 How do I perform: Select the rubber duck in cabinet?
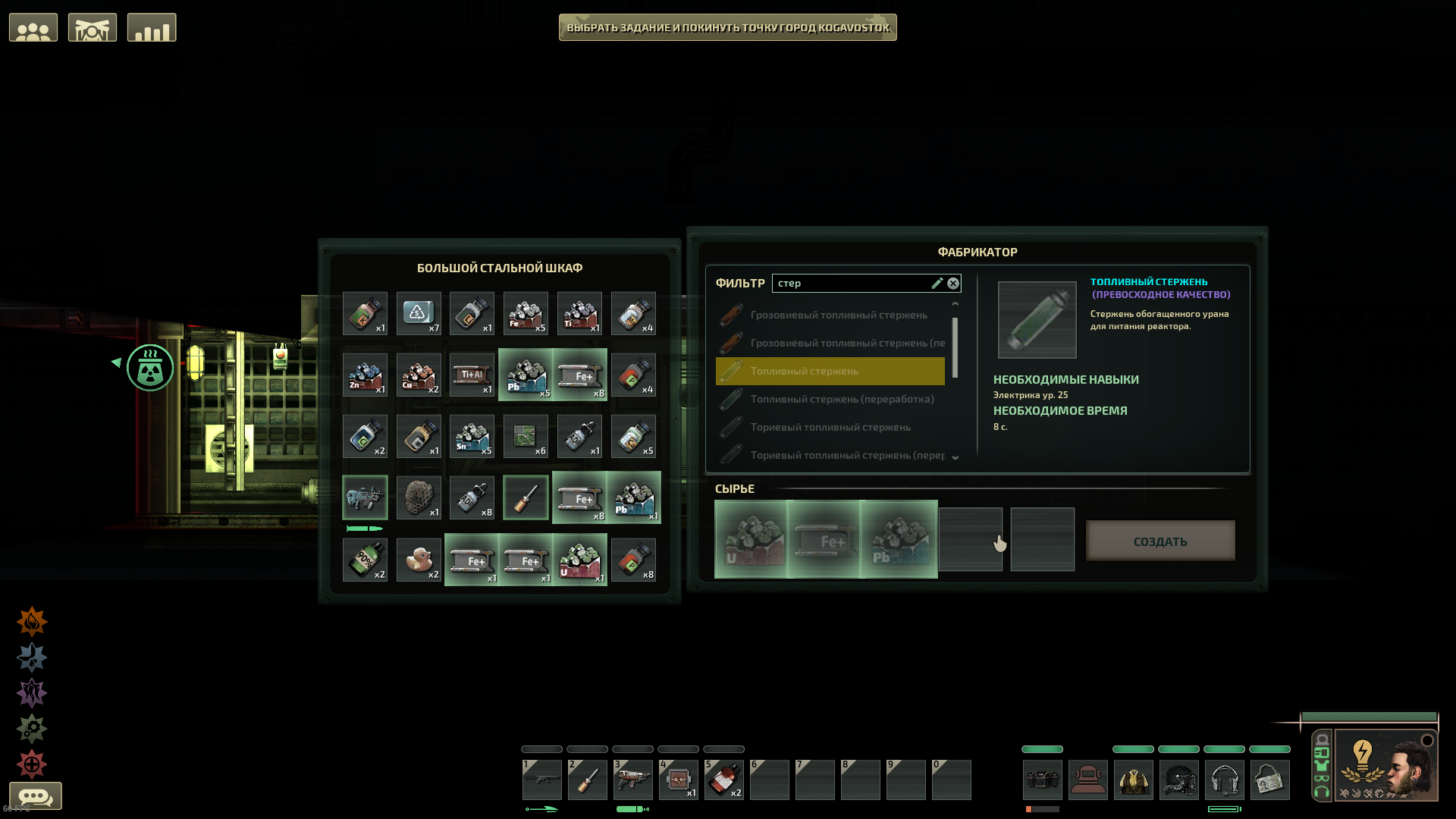[x=418, y=560]
